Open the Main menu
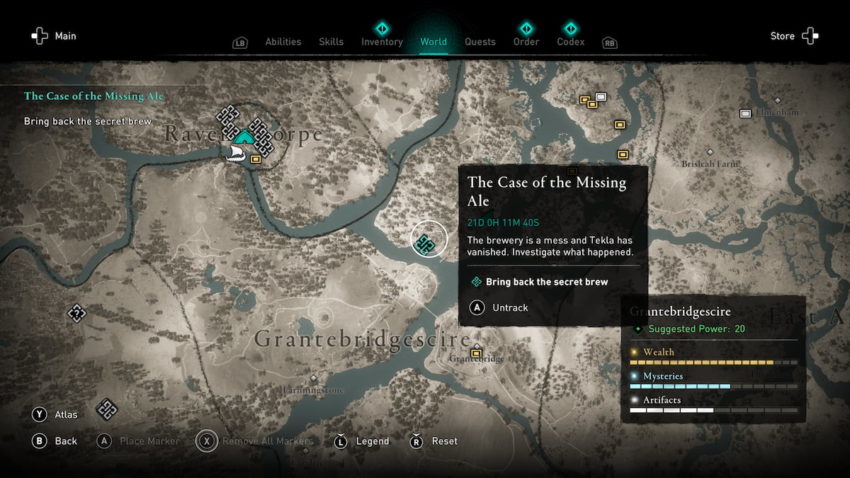Screen dimensions: 850x478 click(54, 36)
